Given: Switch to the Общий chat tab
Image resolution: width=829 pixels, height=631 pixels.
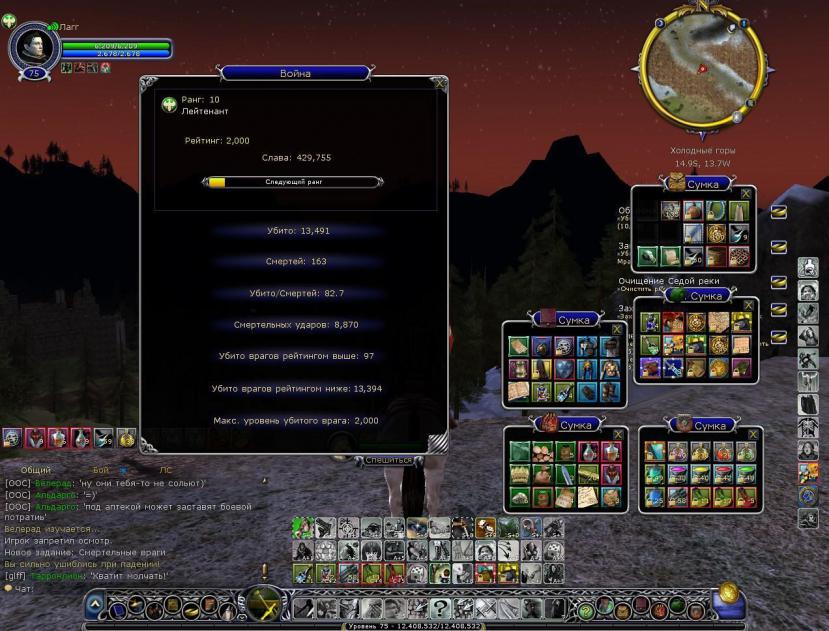Looking at the screenshot, I should 35,469.
